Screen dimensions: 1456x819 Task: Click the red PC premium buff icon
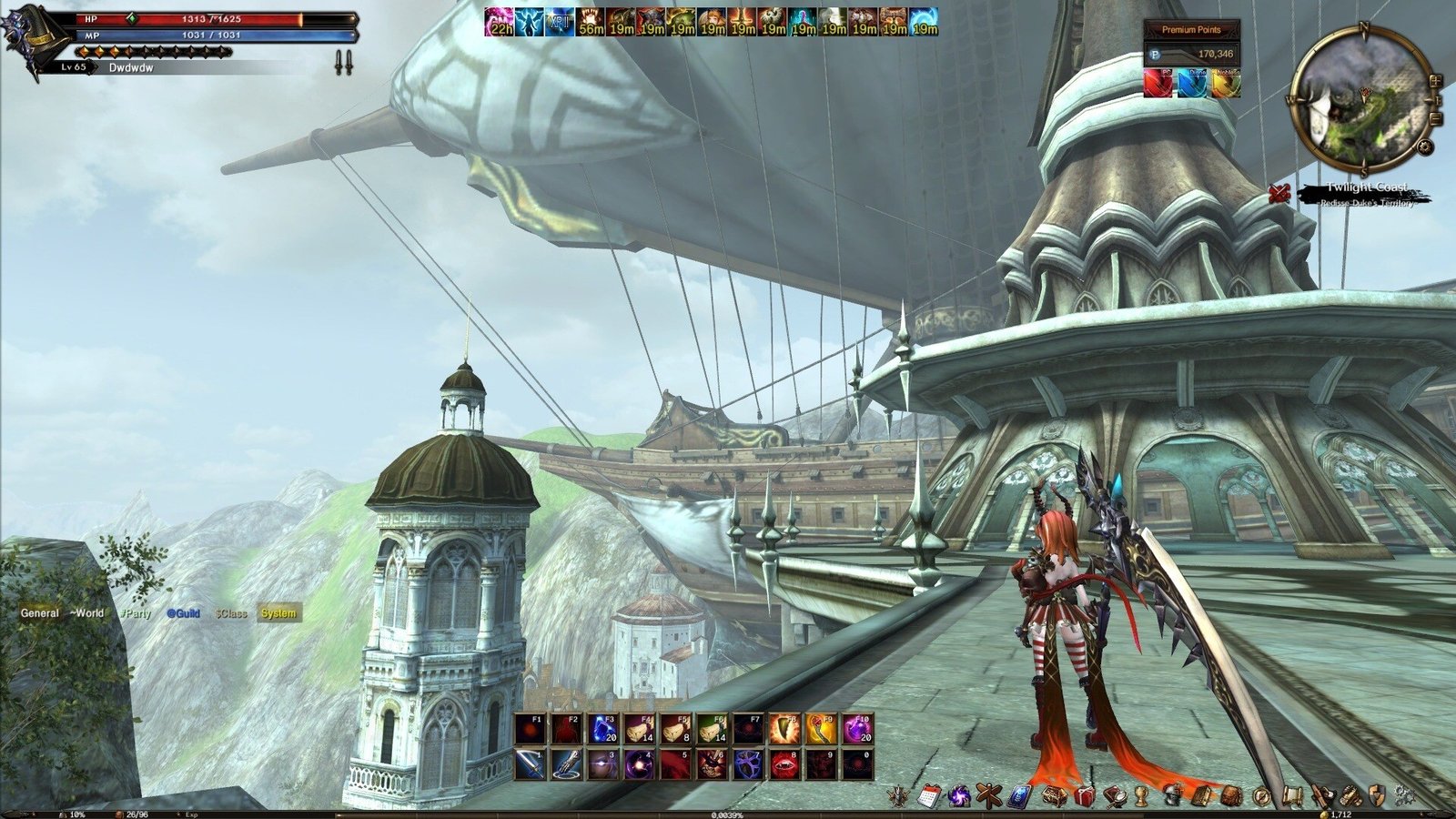pos(1158,83)
